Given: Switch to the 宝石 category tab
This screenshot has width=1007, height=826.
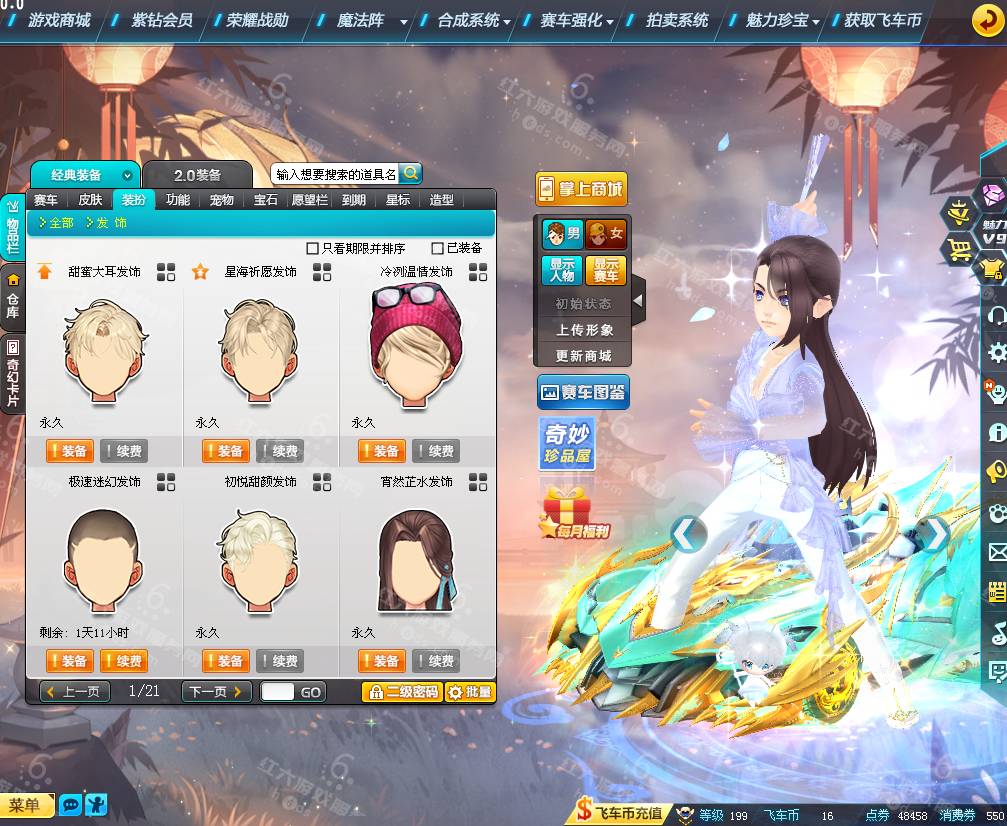Looking at the screenshot, I should [265, 200].
